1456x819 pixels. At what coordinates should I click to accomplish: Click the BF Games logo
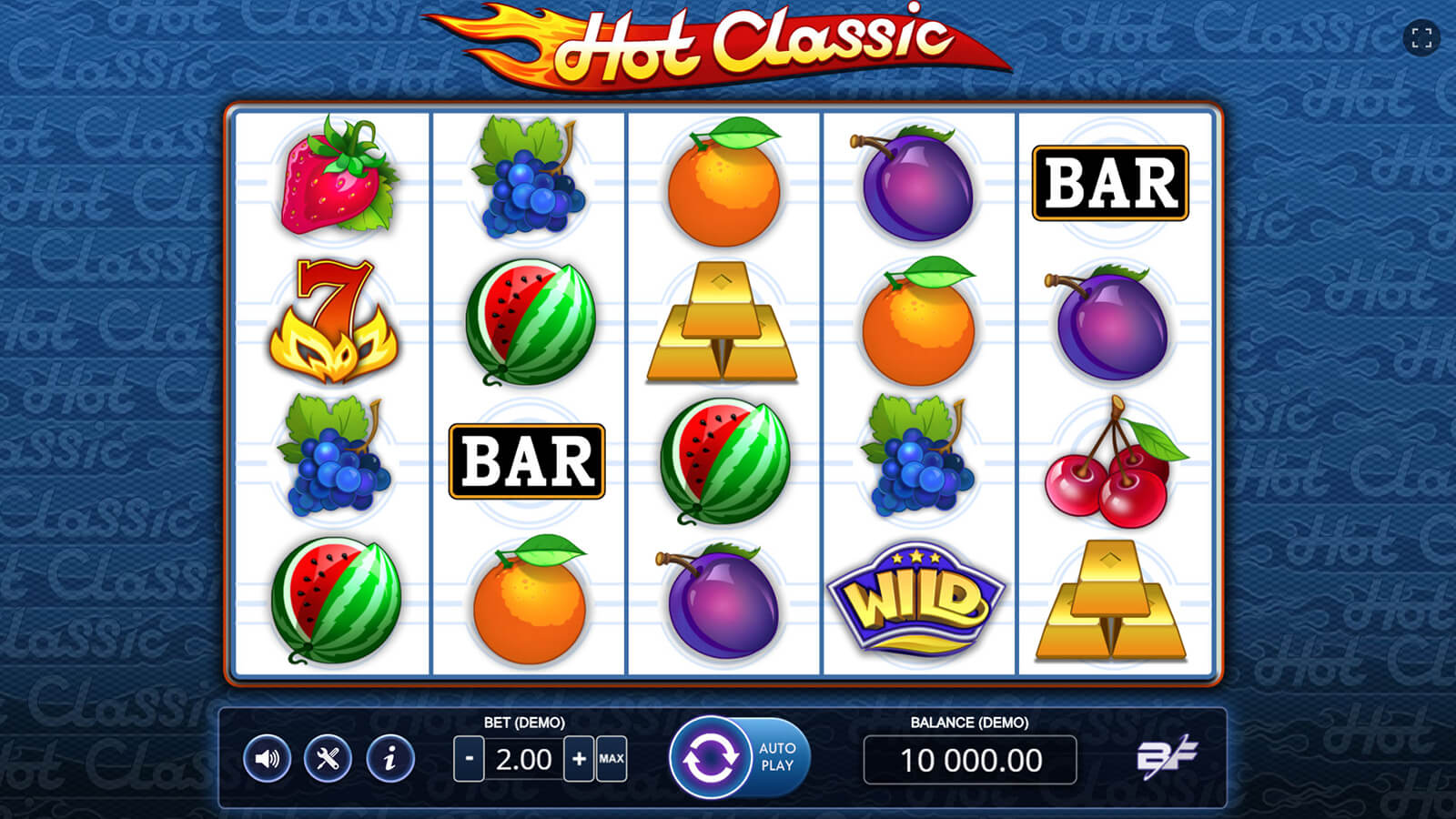point(1167,757)
